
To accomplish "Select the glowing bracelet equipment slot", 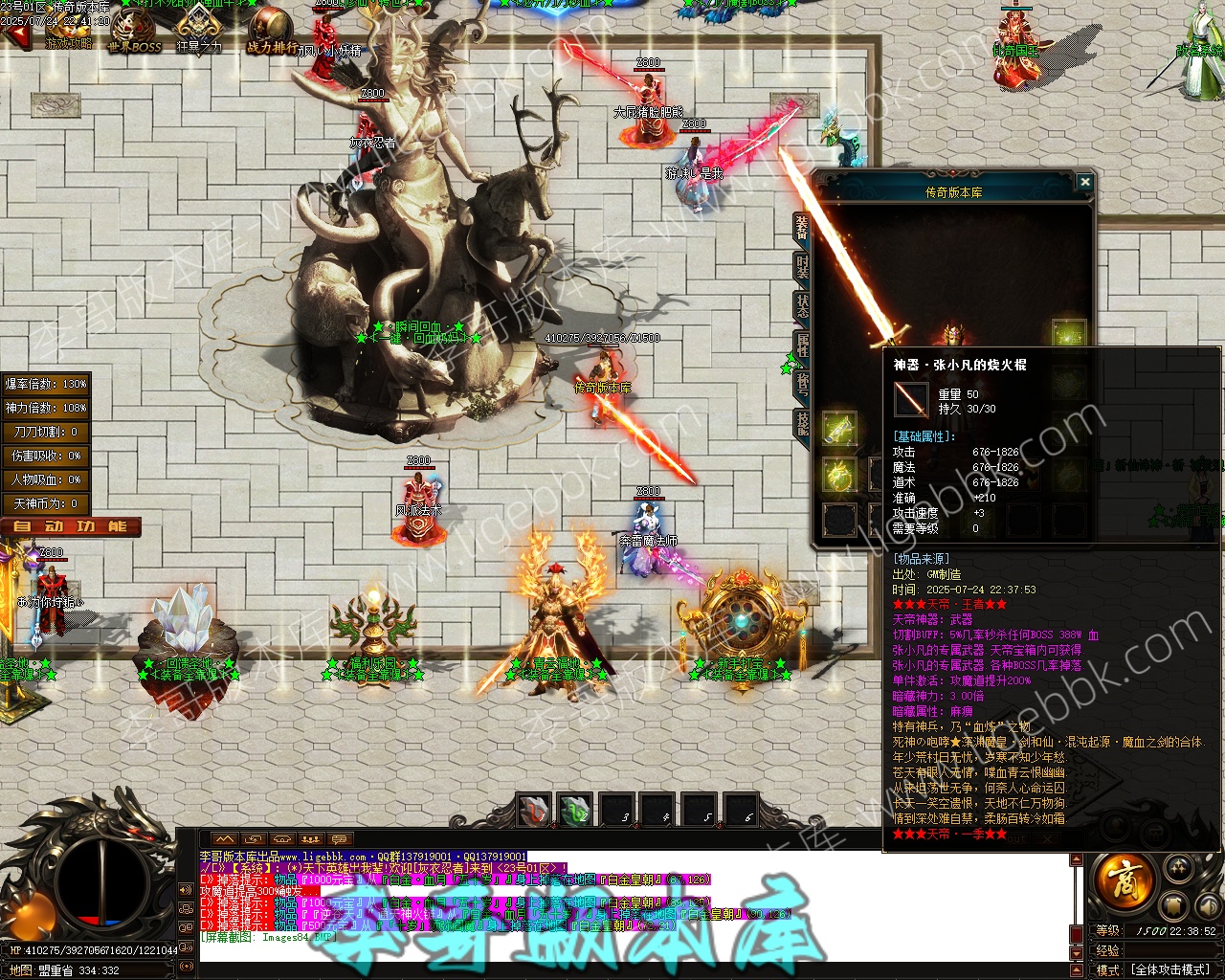I will (839, 429).
